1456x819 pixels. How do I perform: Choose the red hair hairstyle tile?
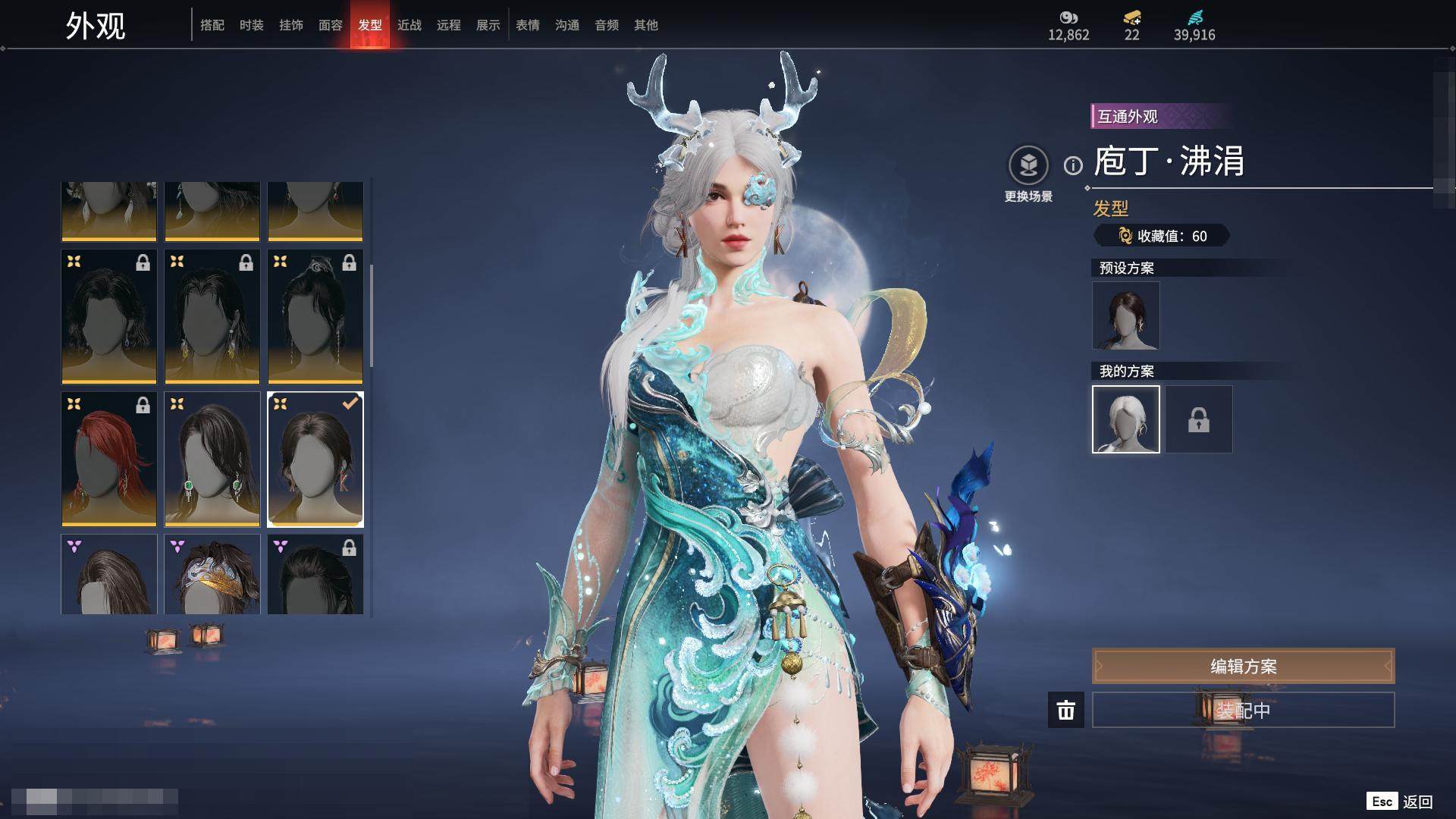[x=109, y=459]
